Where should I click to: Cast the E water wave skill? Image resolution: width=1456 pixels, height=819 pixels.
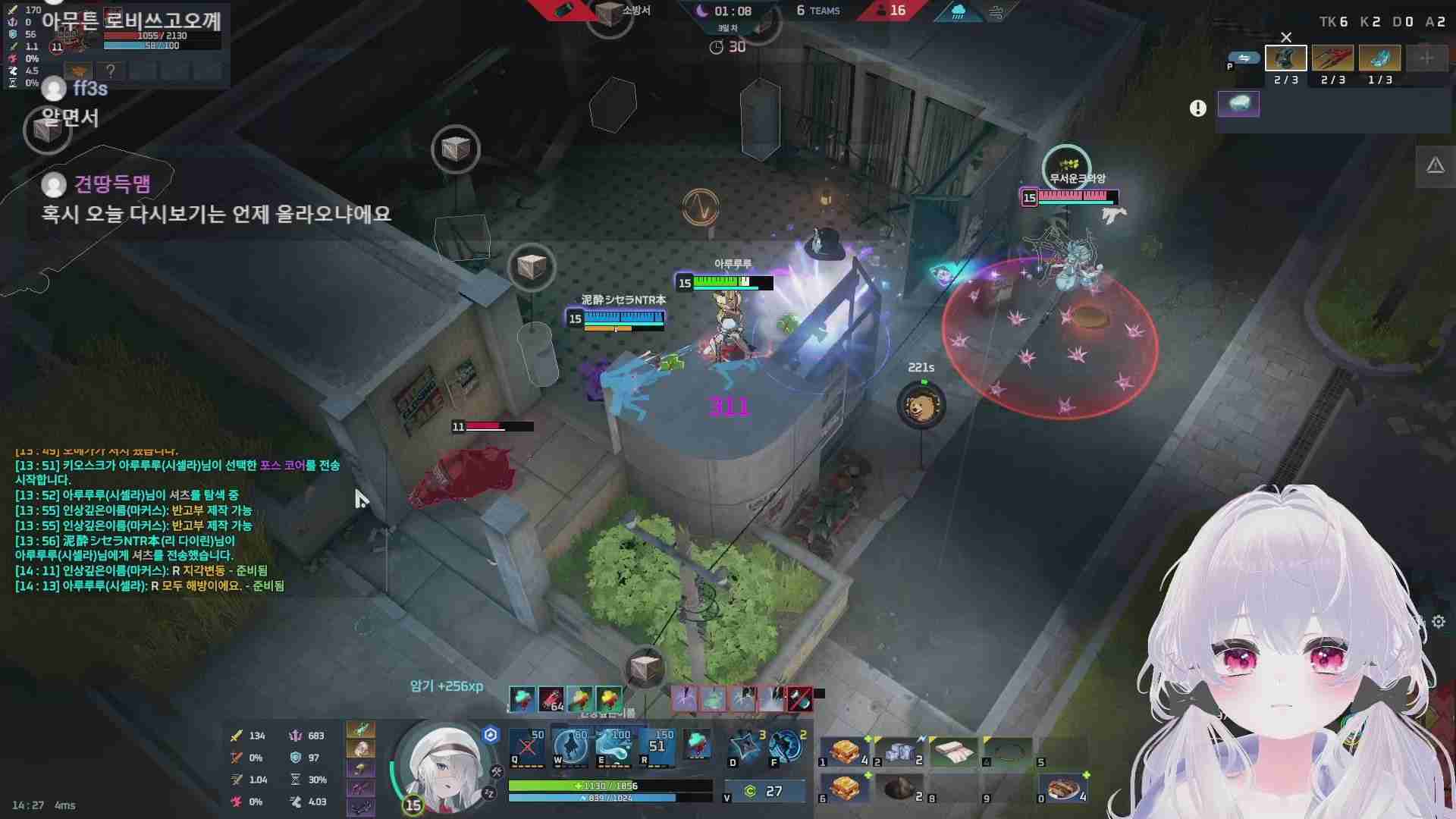point(614,747)
